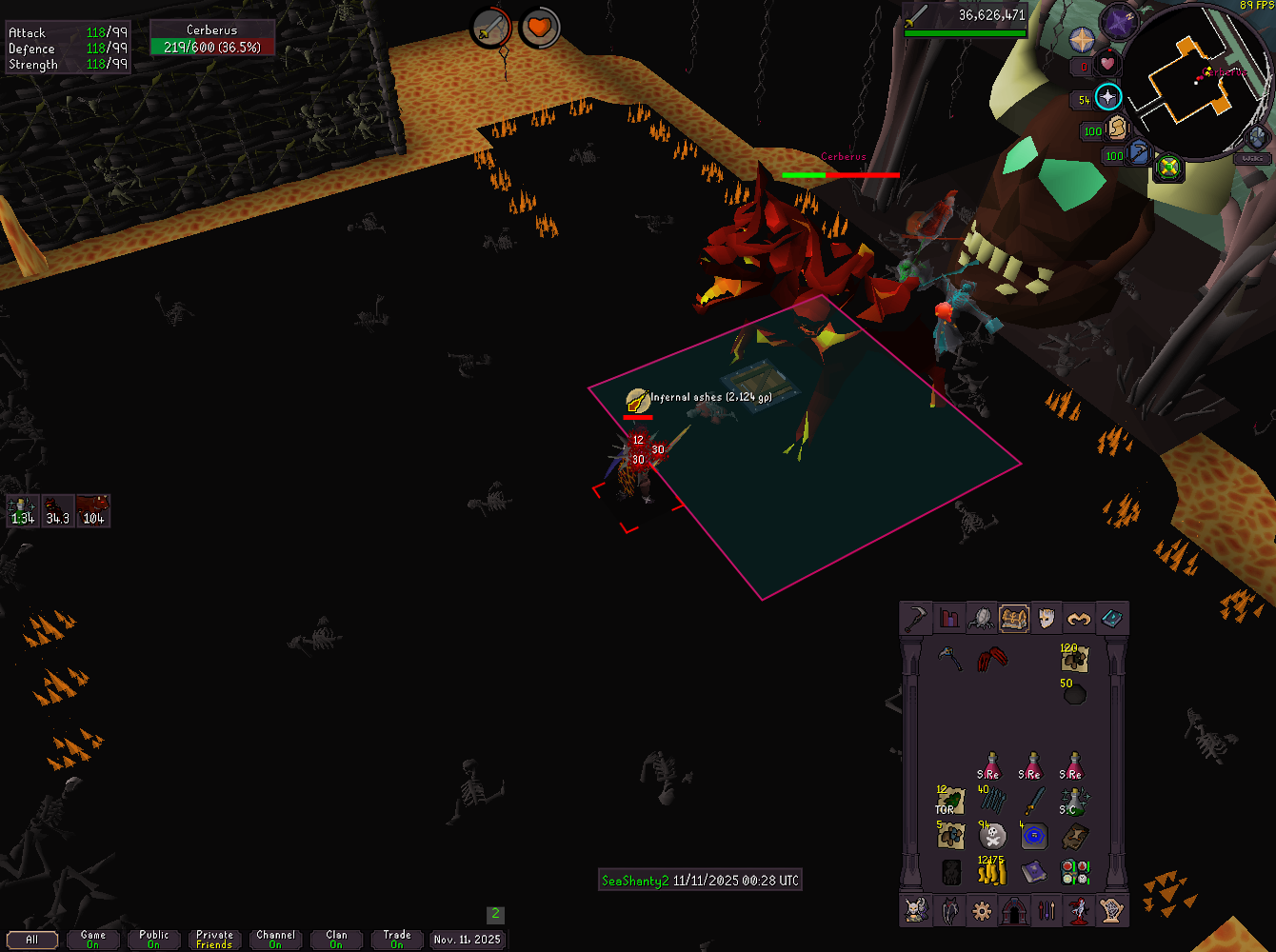The width and height of the screenshot is (1276, 952).
Task: Open the Wiki lookup button
Action: pyautogui.click(x=1254, y=158)
